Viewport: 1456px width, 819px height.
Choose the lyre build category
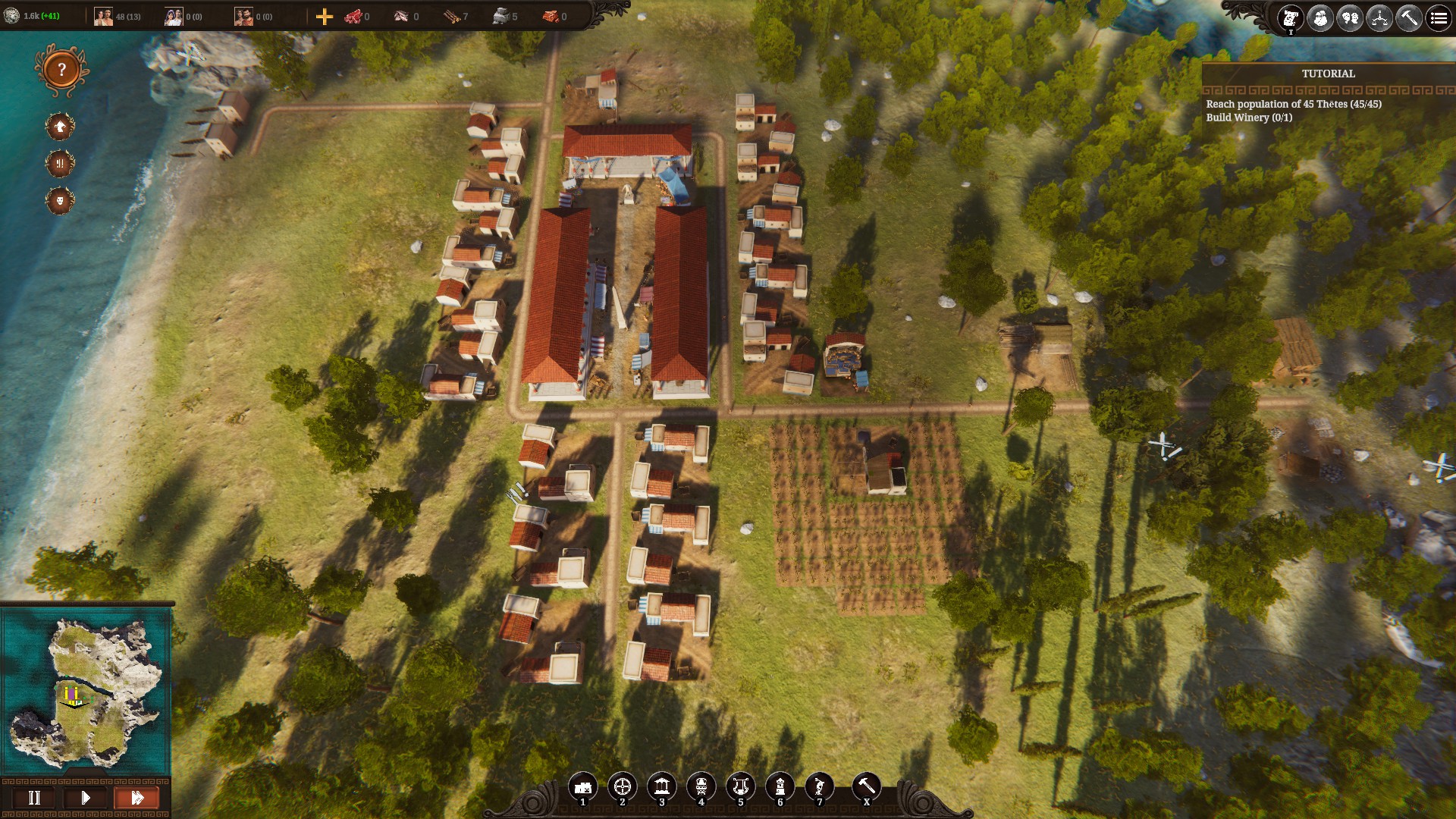pyautogui.click(x=741, y=786)
